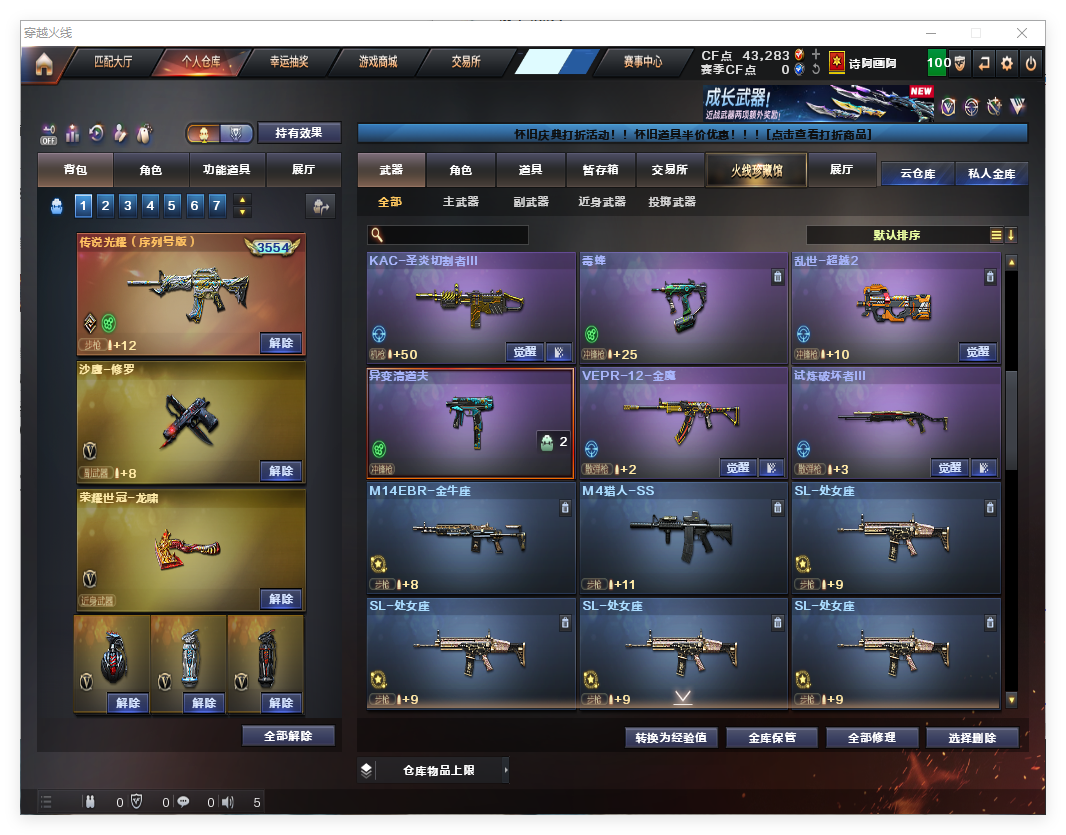The width and height of the screenshot is (1066, 835).
Task: Filter storage by 主武器 primary weapons
Action: pyautogui.click(x=460, y=202)
